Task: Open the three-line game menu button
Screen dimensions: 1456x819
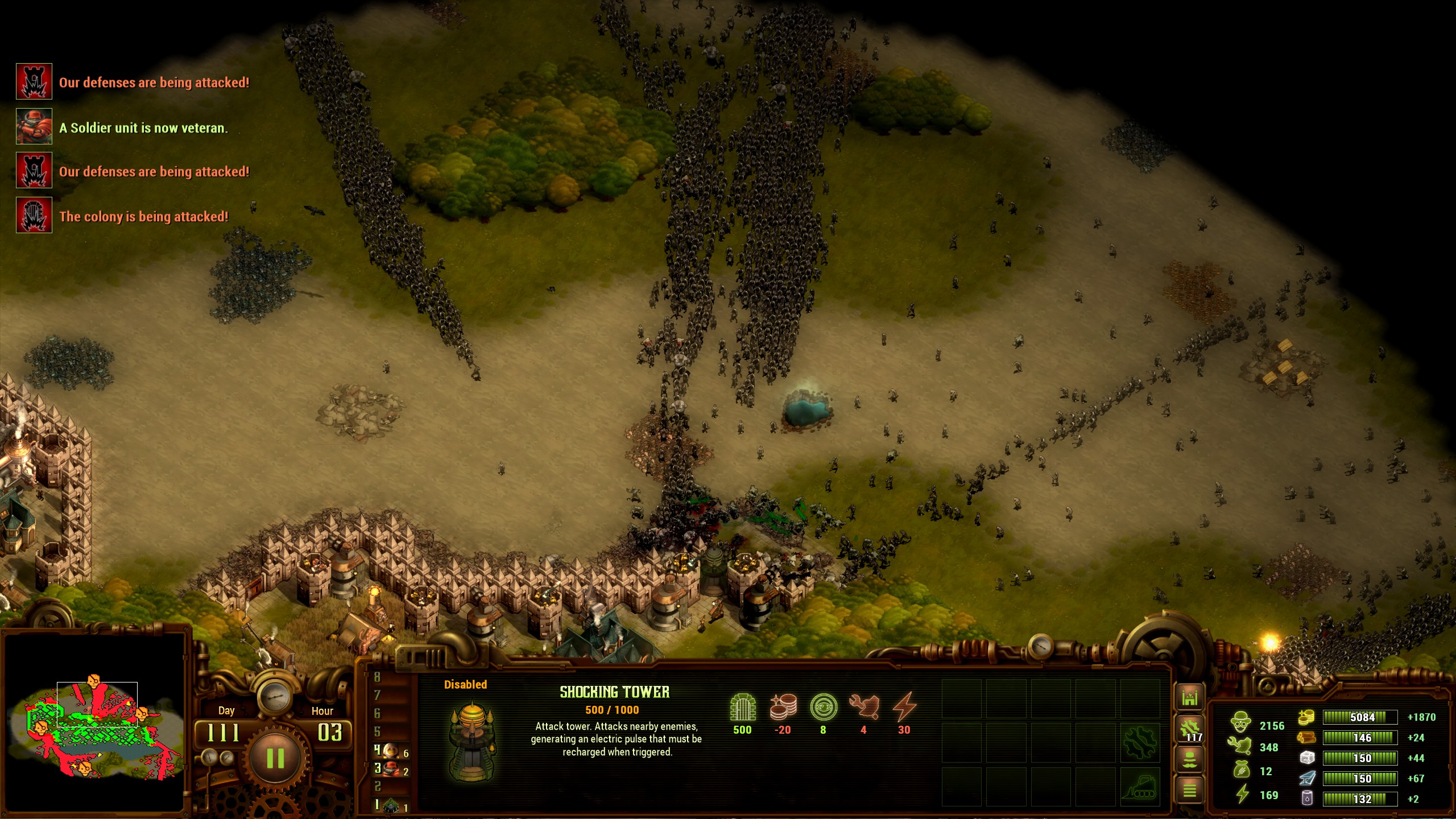Action: point(1190,789)
